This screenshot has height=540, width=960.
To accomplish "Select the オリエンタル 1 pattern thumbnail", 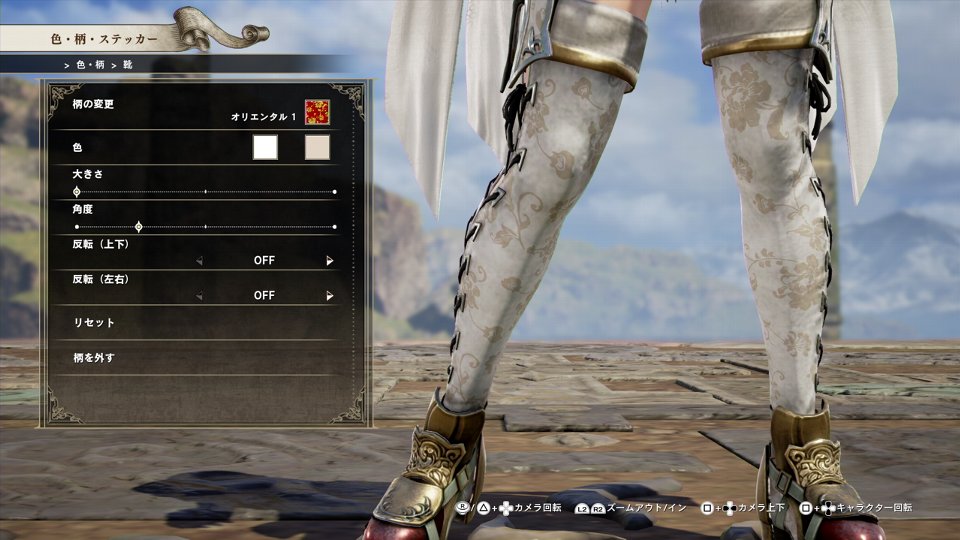I will click(x=318, y=112).
